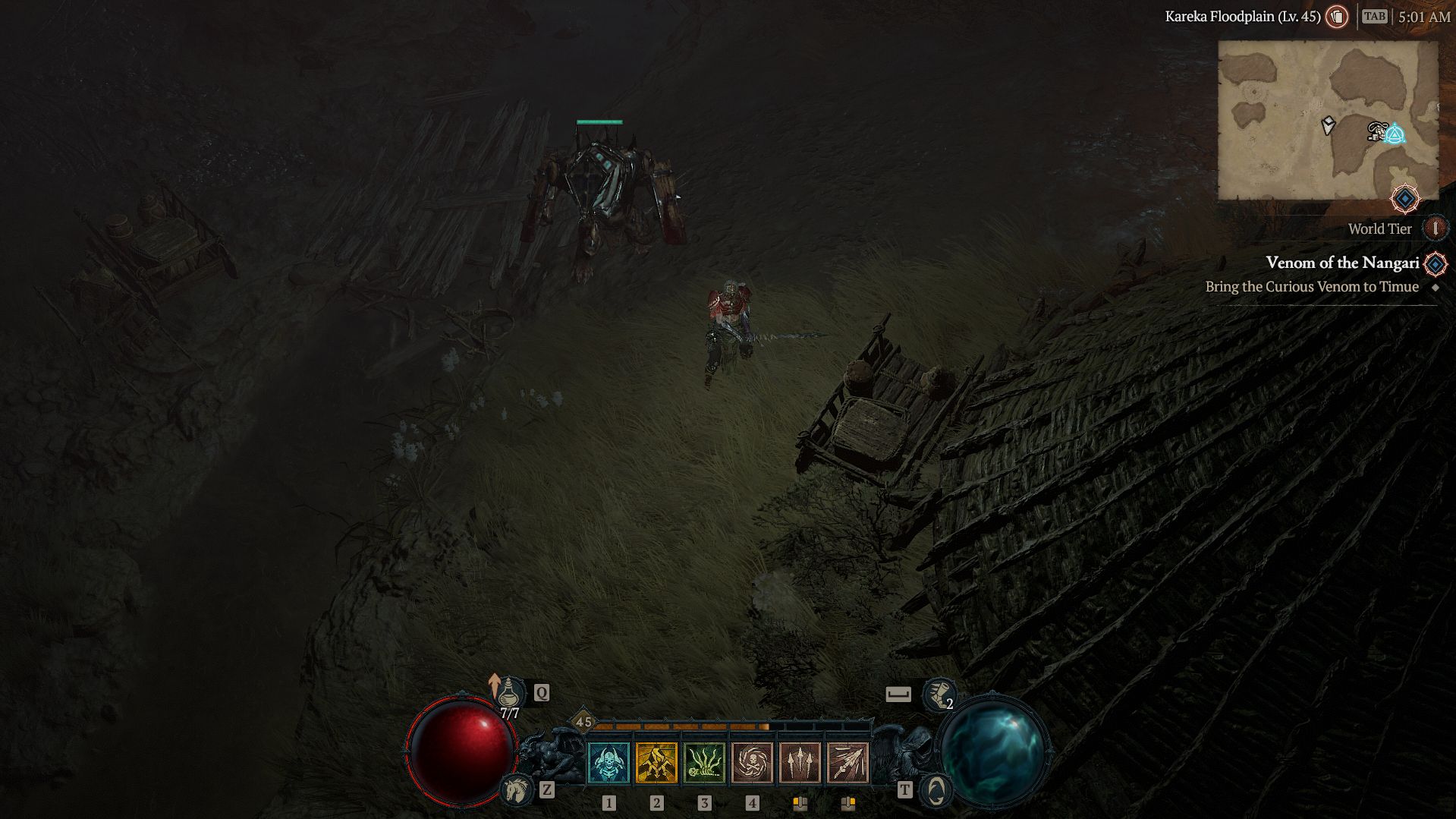Activate the diagonal bone spear skill
This screenshot has height=819, width=1456.
point(847,762)
